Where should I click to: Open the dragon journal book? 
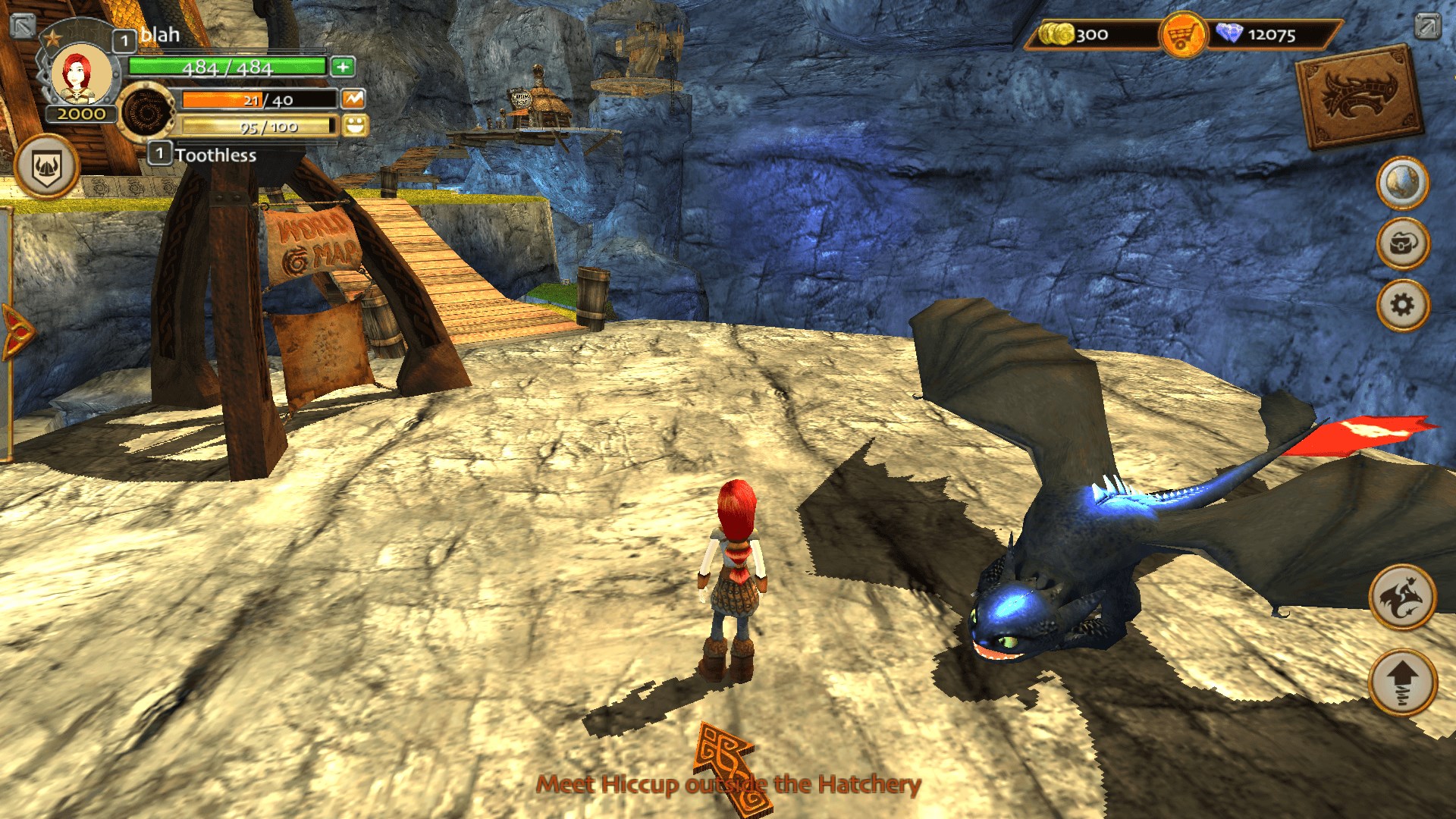(1359, 97)
